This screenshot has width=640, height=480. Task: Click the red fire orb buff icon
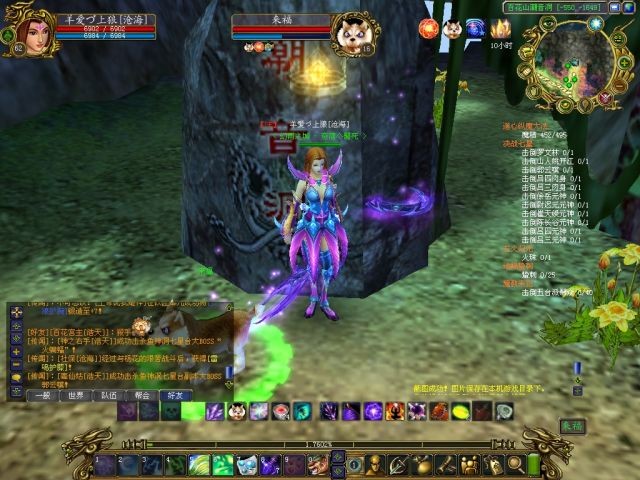pyautogui.click(x=427, y=27)
